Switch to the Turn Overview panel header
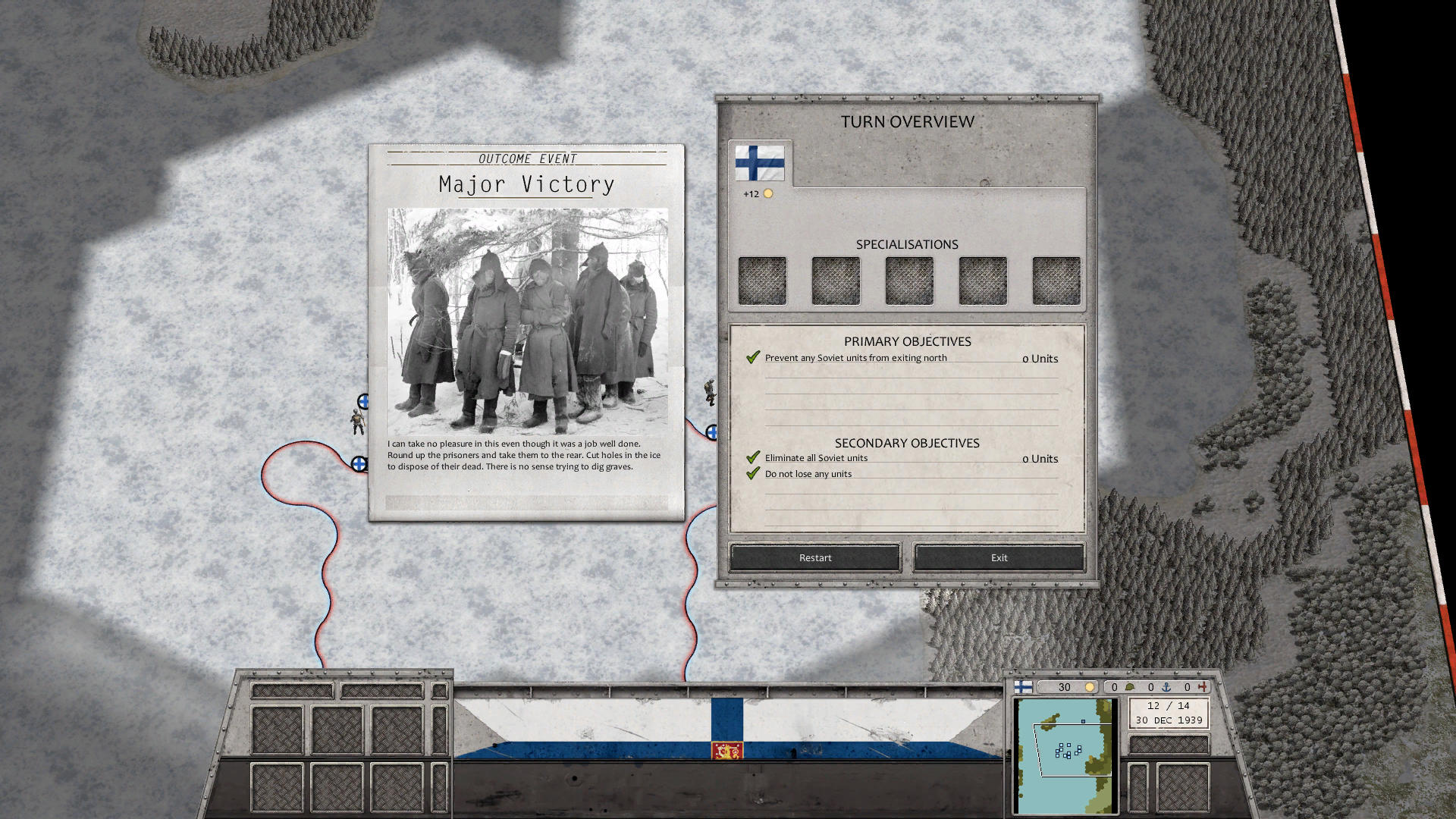Image resolution: width=1456 pixels, height=819 pixels. 907,121
